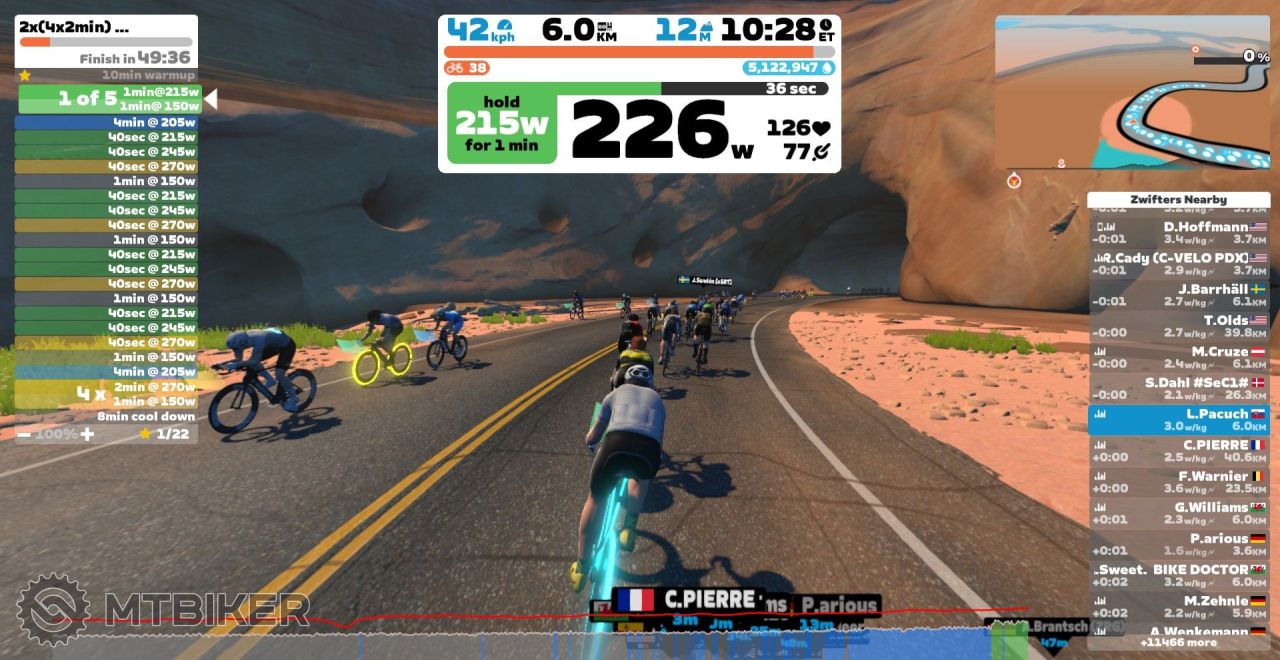Skip current block using the white arrow
Screen dimensions: 1280x660
[x=210, y=99]
